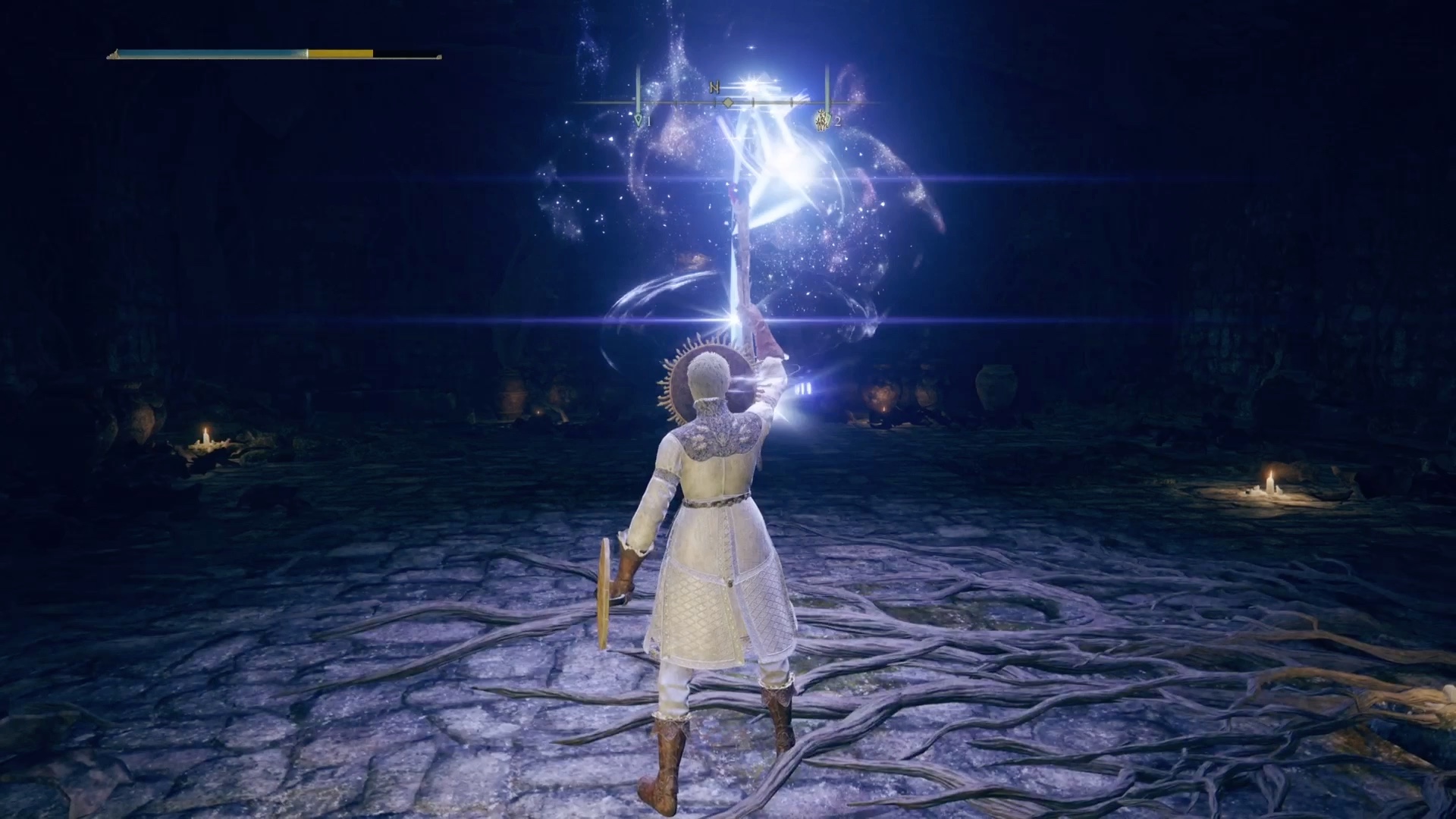The height and width of the screenshot is (819, 1456).
Task: Select compass waypoint marker number 1
Action: 639,121
